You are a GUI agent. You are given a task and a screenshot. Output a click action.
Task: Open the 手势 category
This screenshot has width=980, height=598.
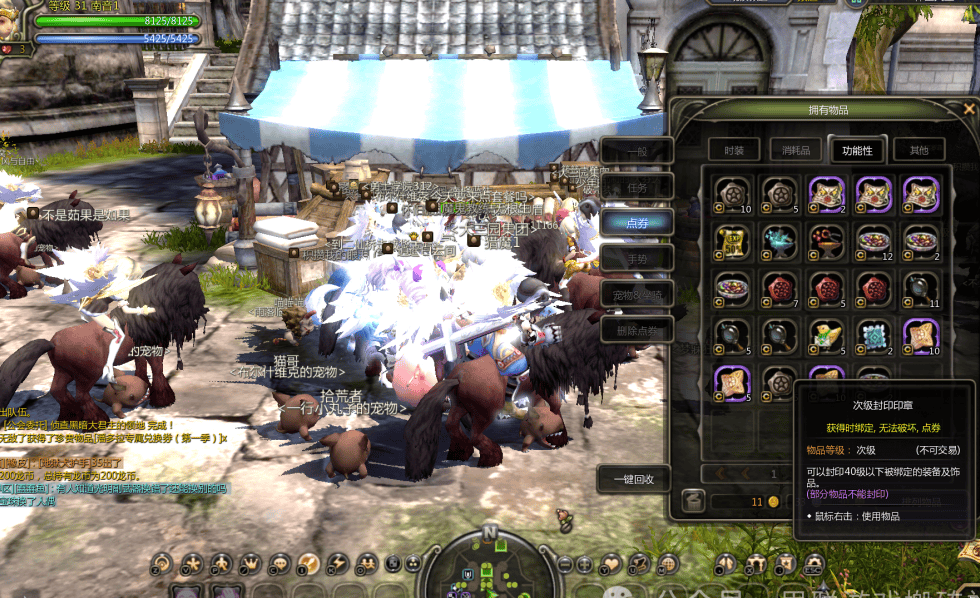[x=636, y=258]
